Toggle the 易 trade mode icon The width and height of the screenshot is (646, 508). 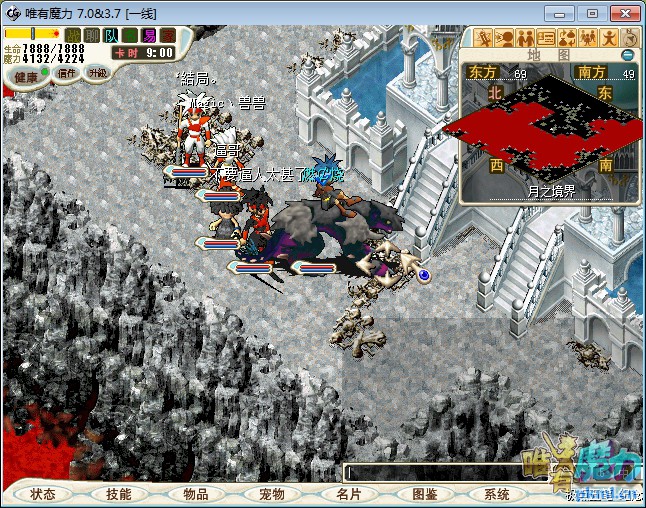tap(149, 35)
